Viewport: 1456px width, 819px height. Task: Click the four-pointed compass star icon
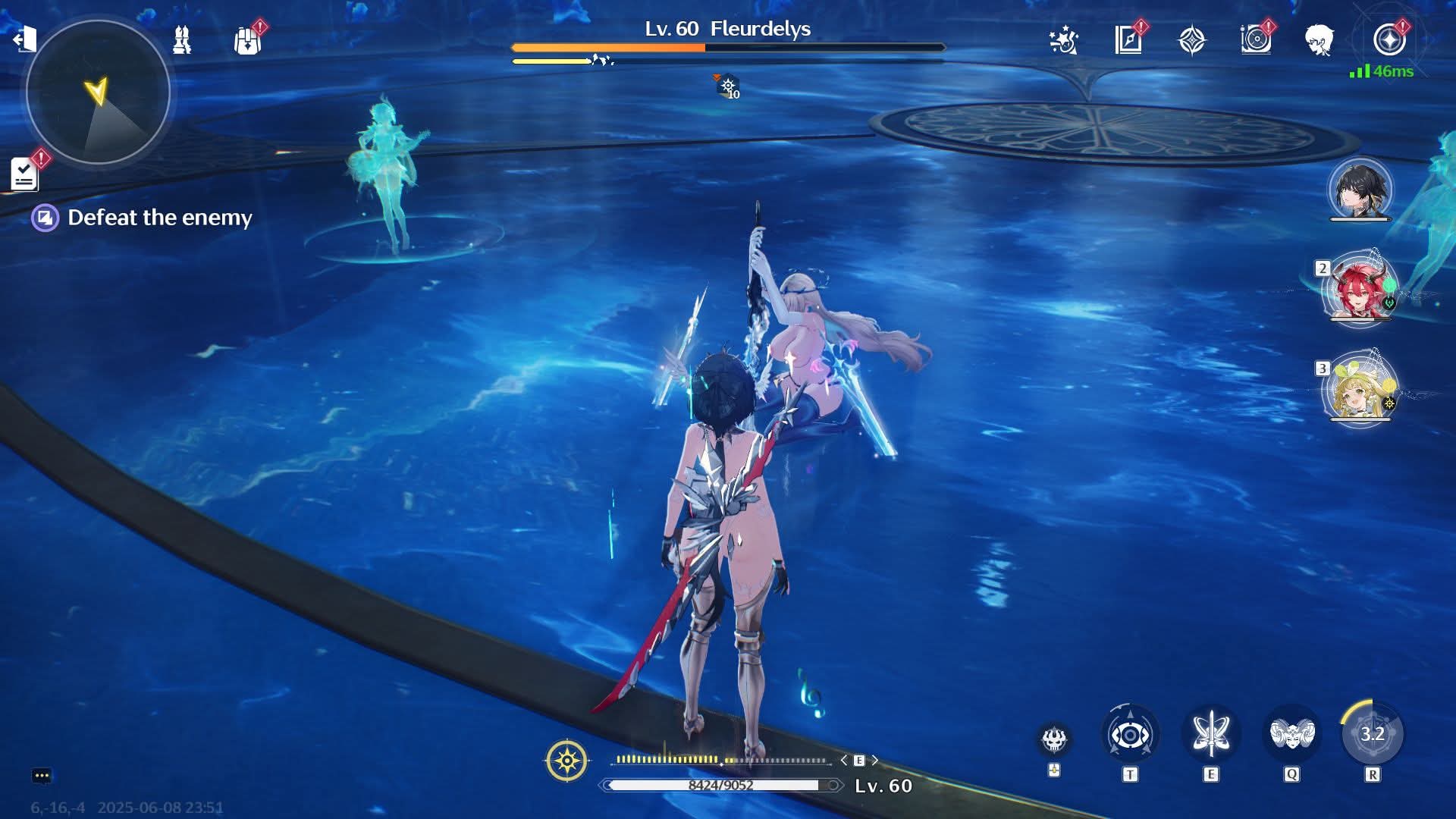tap(1191, 39)
